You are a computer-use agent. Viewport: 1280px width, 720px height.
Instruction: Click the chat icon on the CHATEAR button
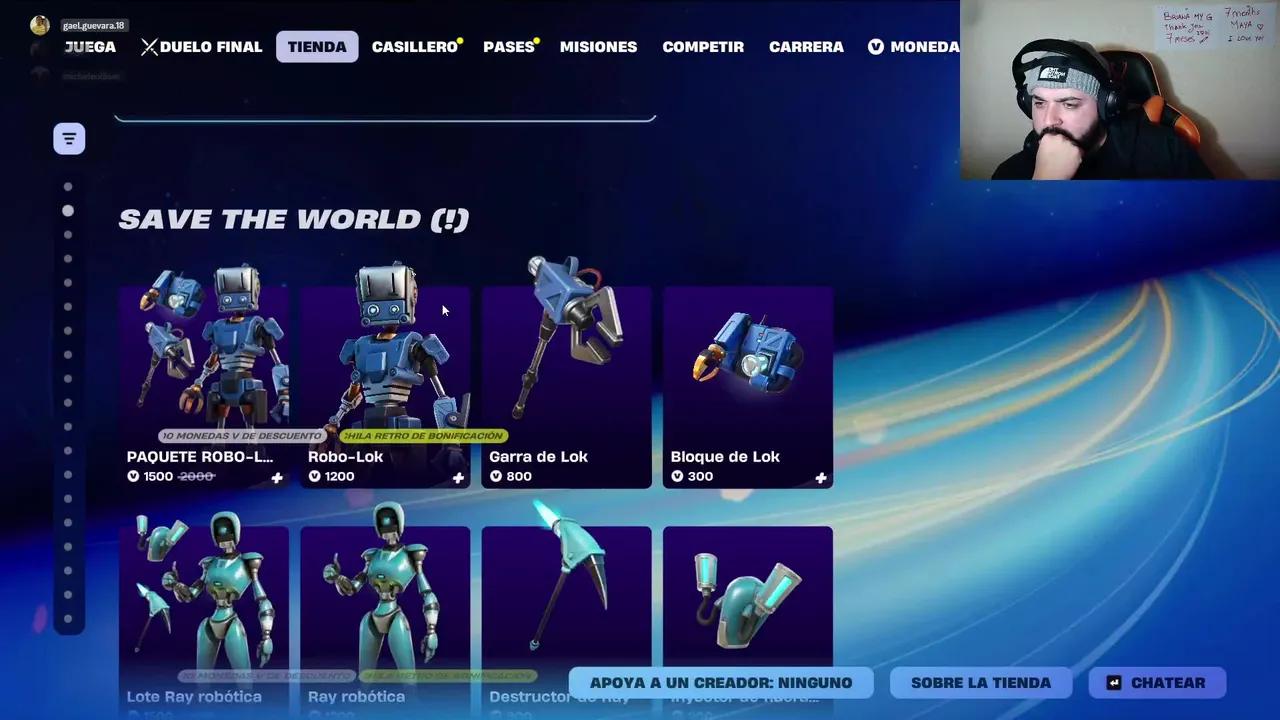pyautogui.click(x=1113, y=682)
